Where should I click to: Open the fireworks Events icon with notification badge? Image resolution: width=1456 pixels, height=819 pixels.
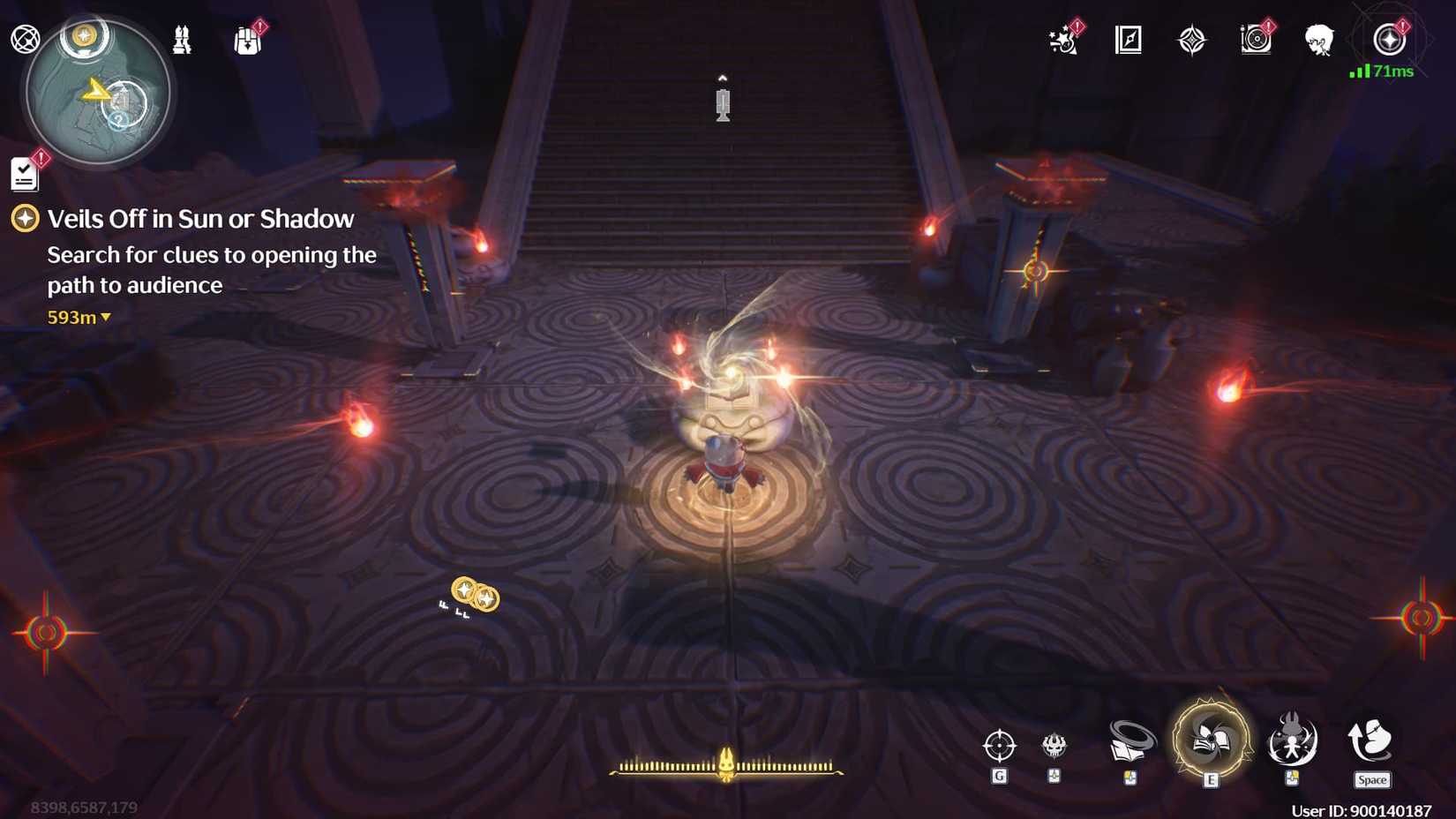click(1062, 39)
